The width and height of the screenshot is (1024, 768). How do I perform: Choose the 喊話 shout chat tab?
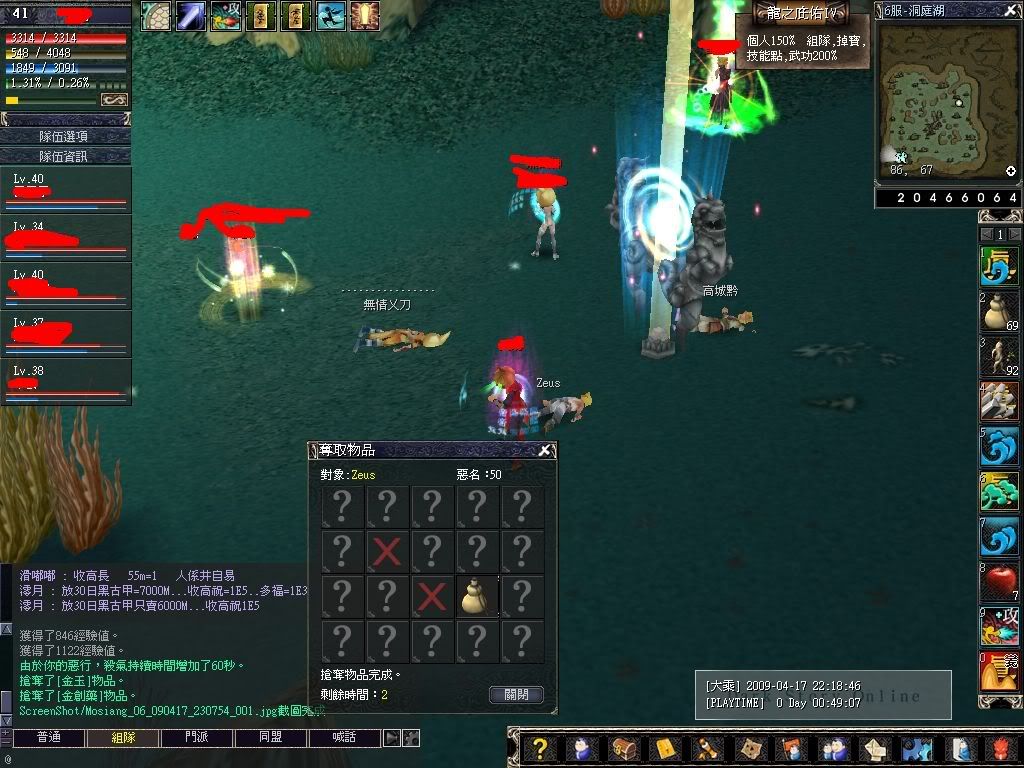pyautogui.click(x=344, y=738)
